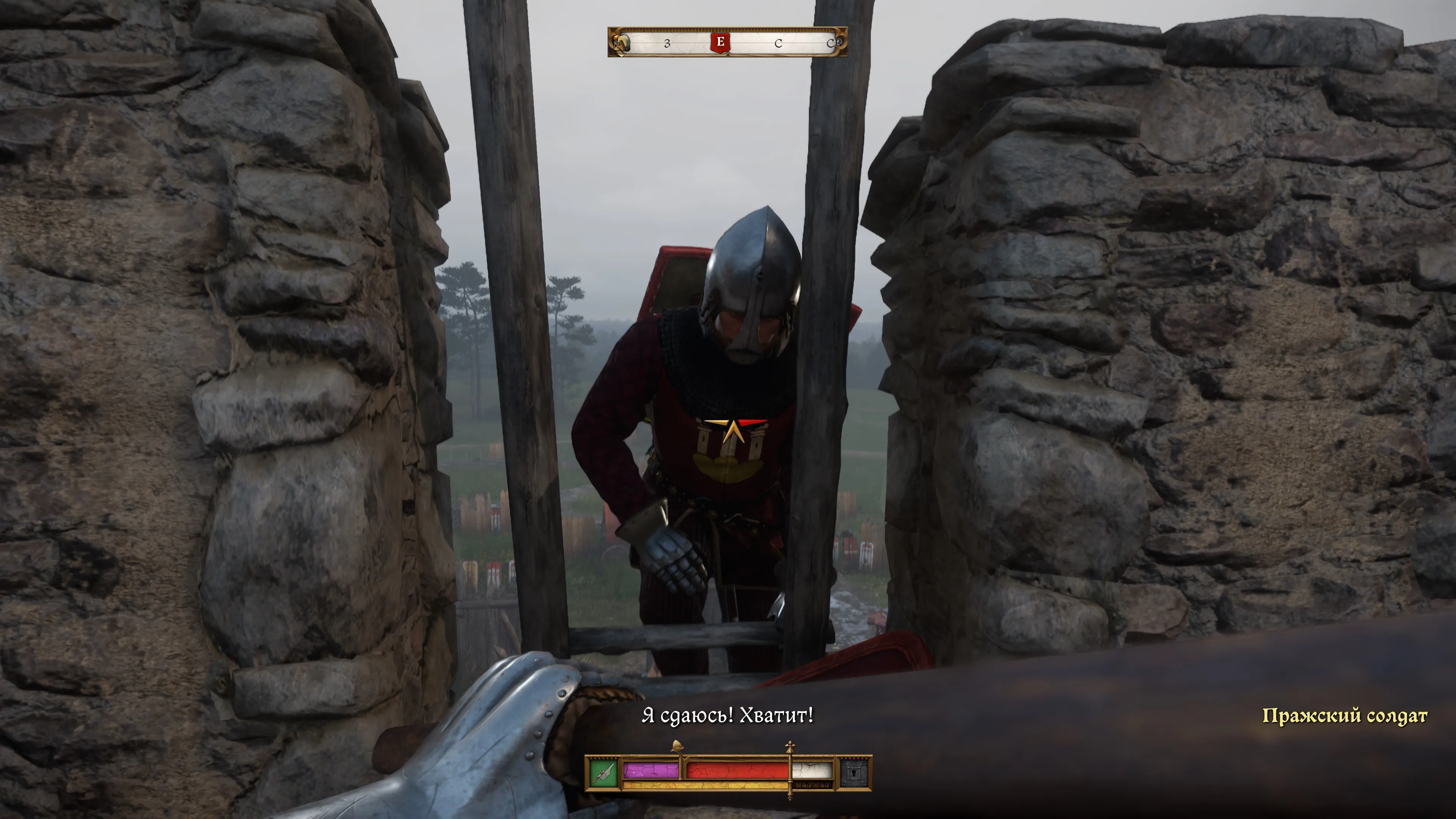Select the red E marker on compass
Viewport: 1456px width, 819px height.
tap(720, 42)
